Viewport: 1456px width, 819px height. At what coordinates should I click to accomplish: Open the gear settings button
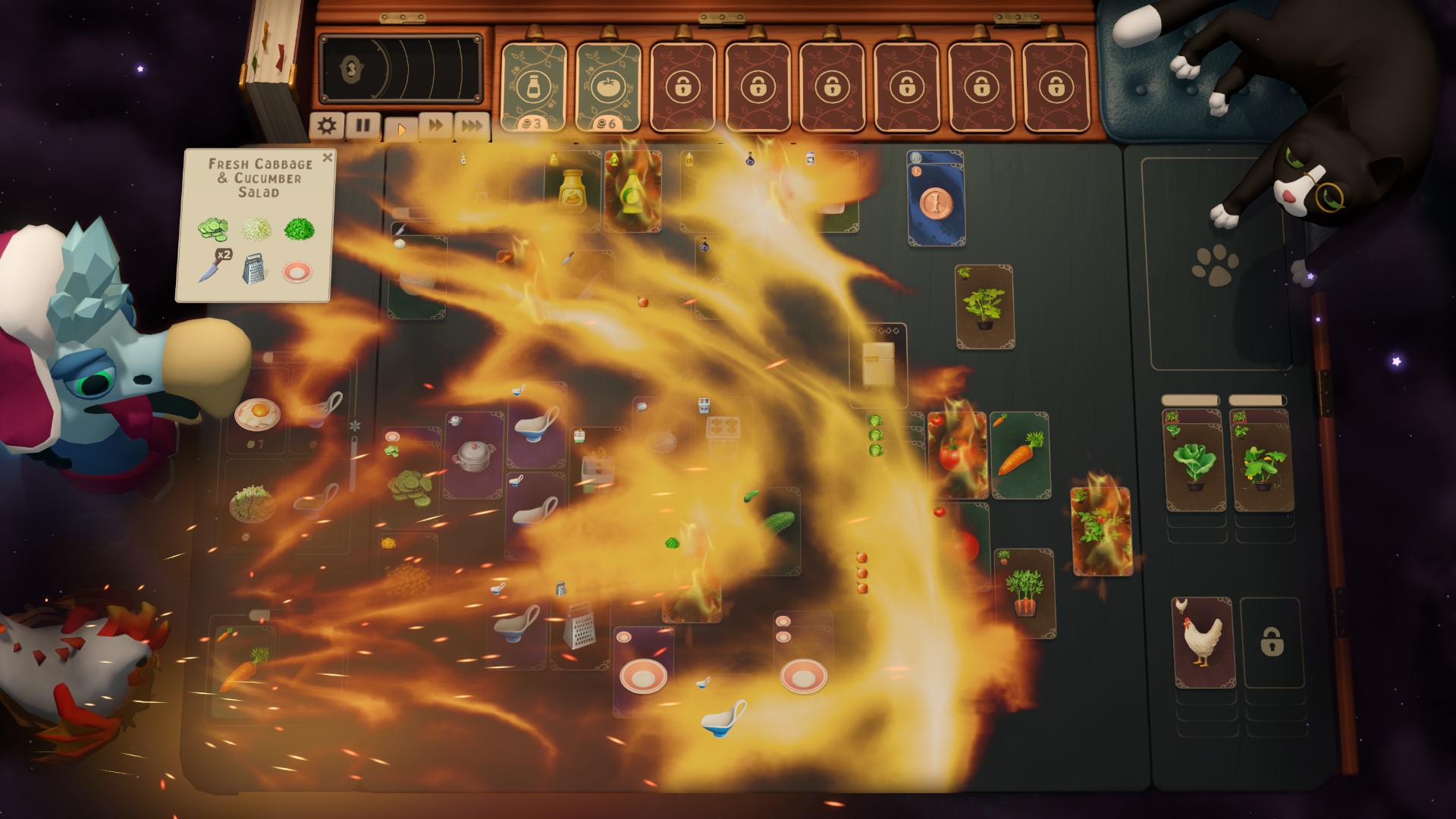327,125
